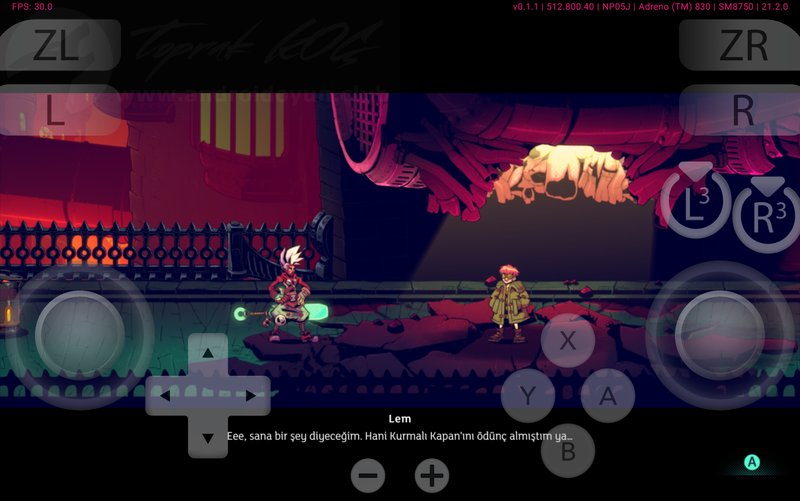Tap the on-screen ZR shoulder button

coord(742,45)
